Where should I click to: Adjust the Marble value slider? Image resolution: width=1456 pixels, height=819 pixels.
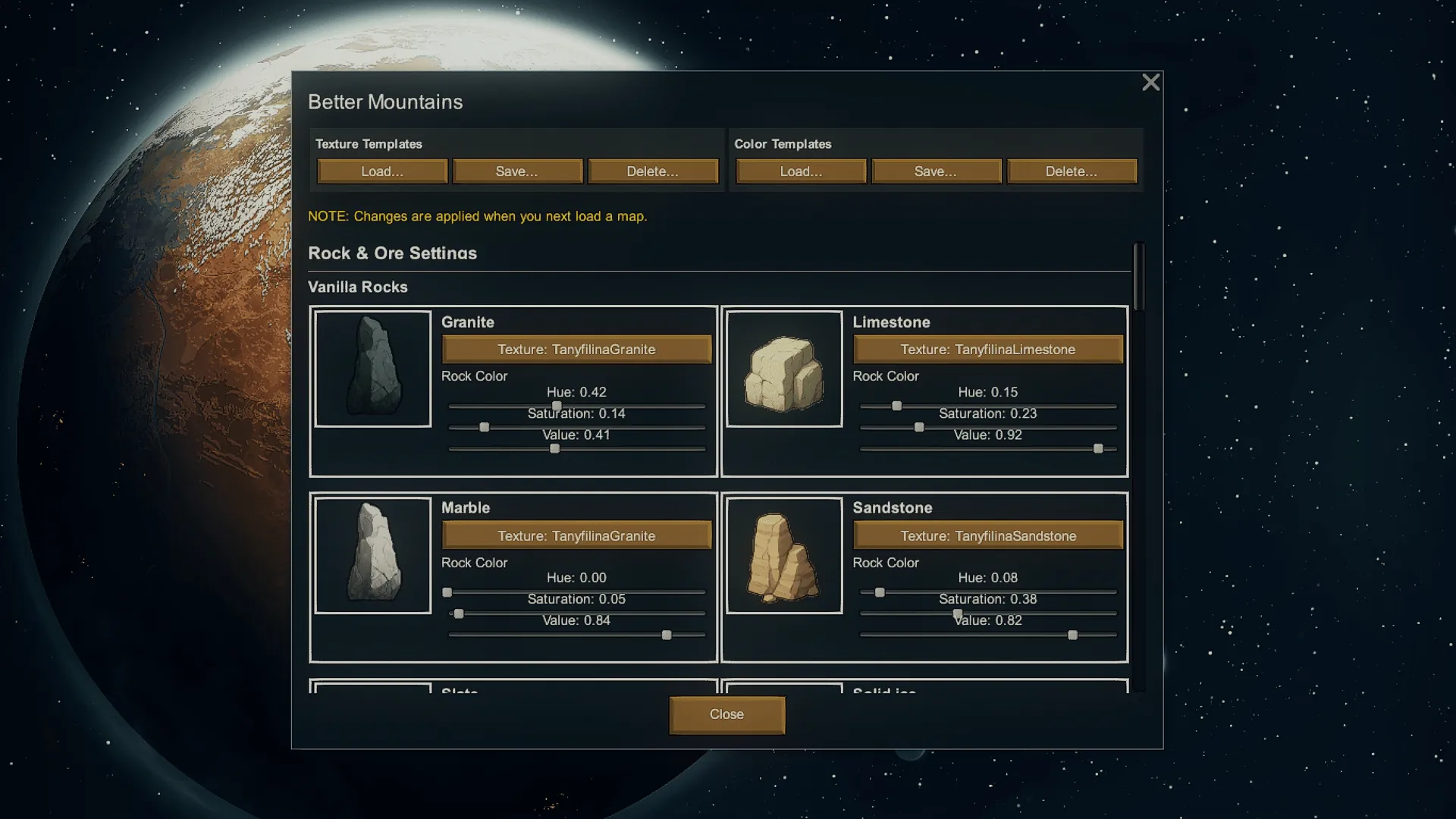coord(667,635)
